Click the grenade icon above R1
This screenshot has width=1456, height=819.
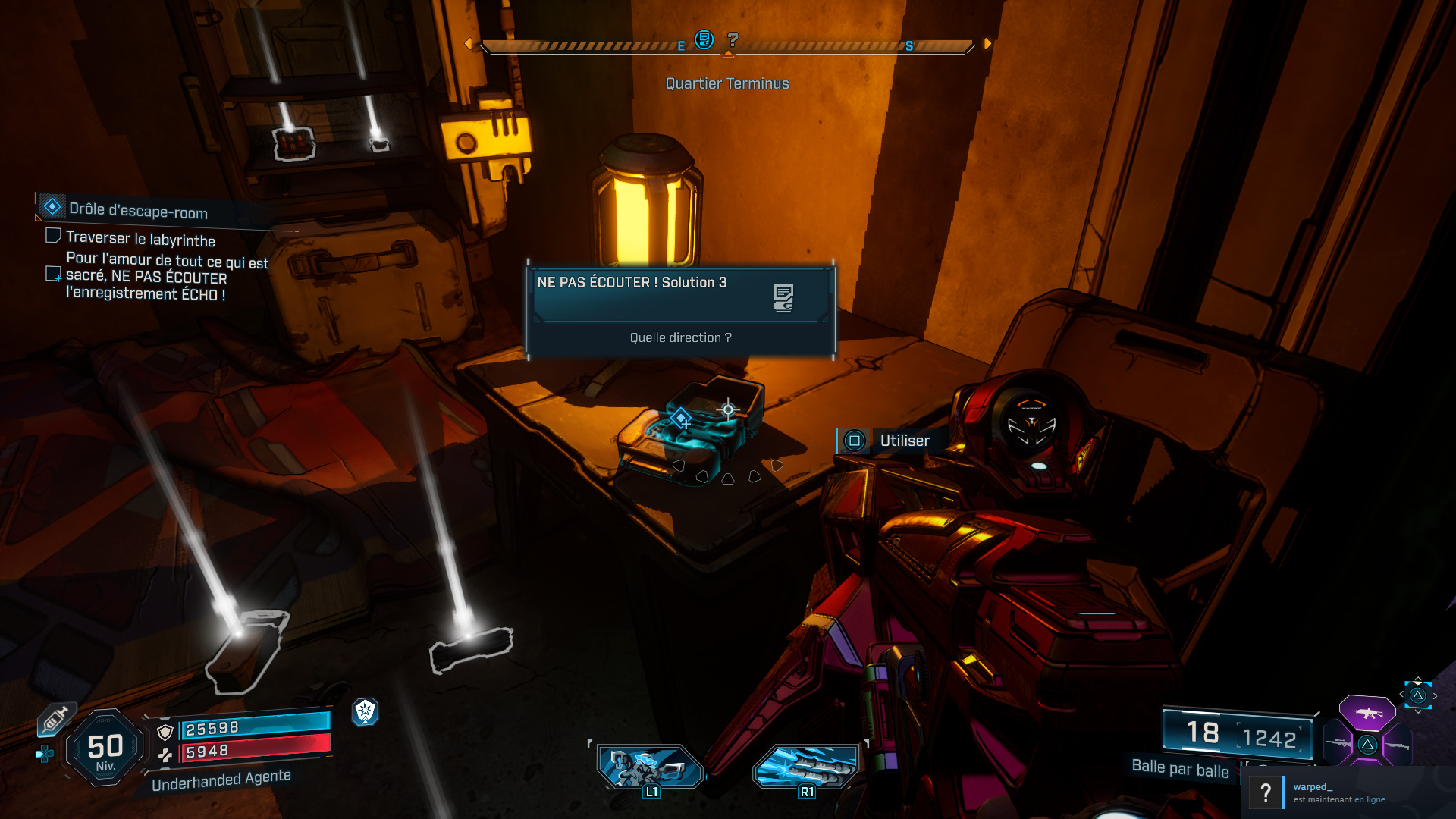coord(806,767)
